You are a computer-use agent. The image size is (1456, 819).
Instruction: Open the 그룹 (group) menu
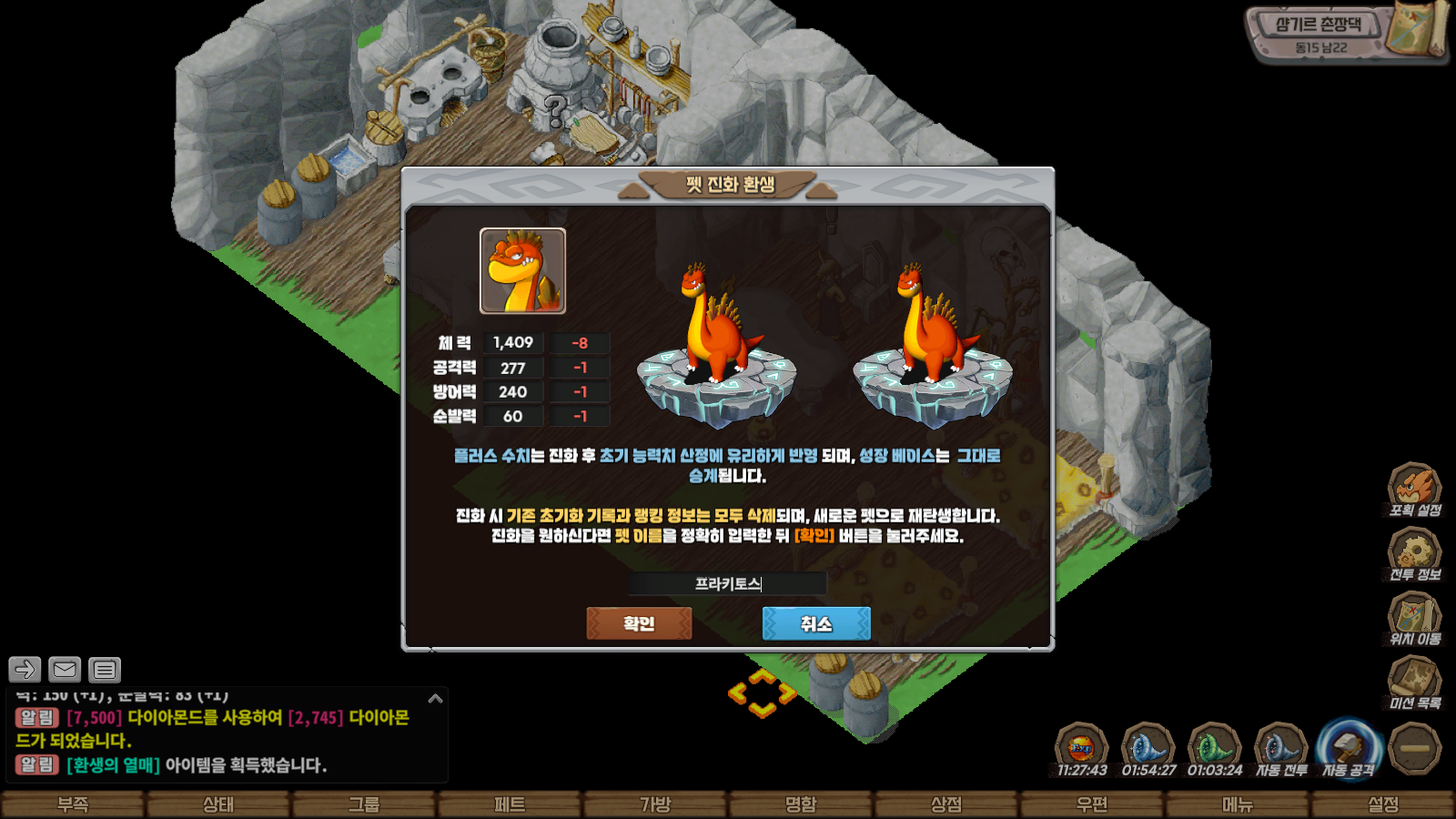click(364, 804)
